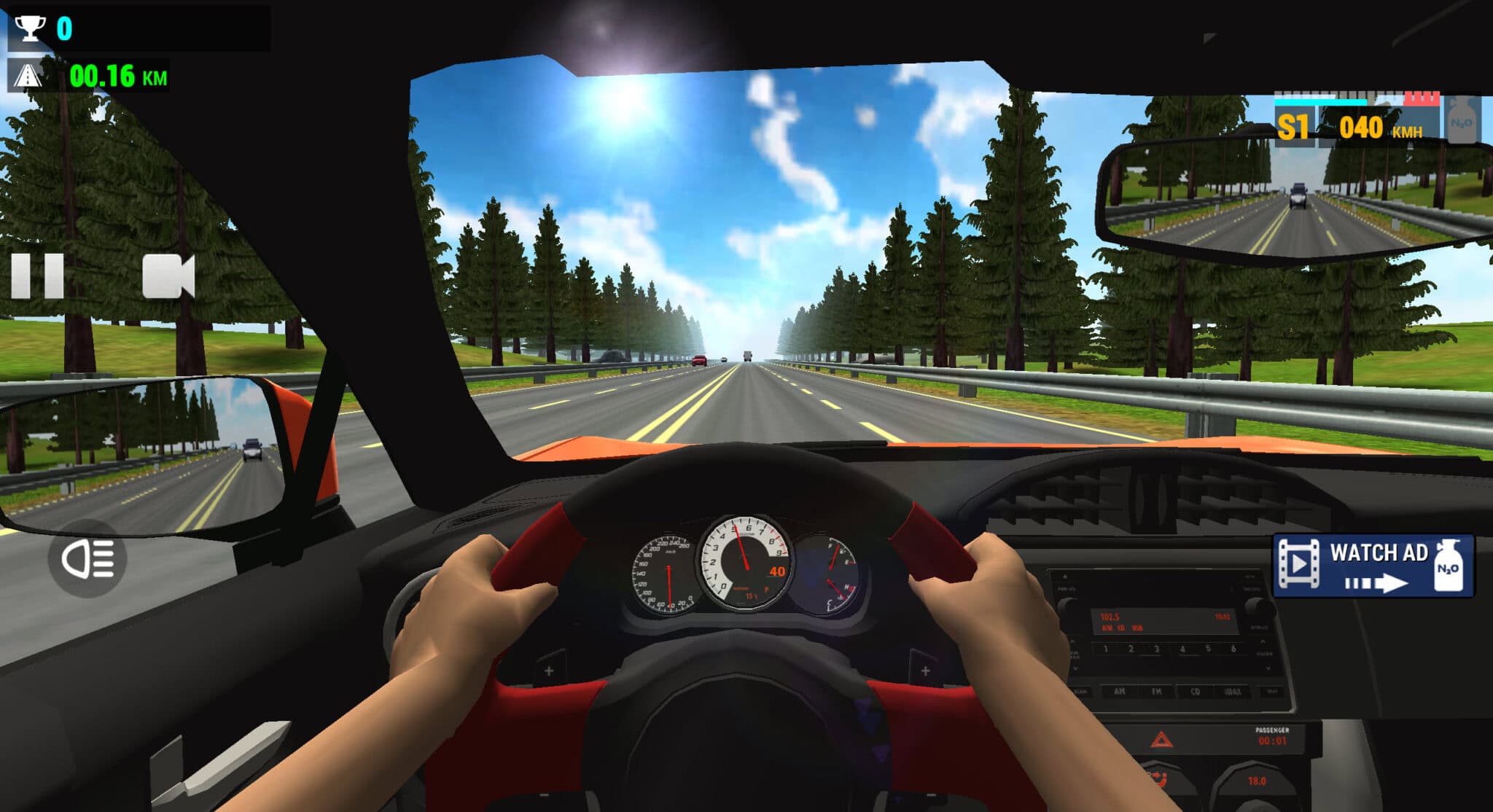
Task: Click the volume up chevron on the radio
Action: pos(1263,643)
